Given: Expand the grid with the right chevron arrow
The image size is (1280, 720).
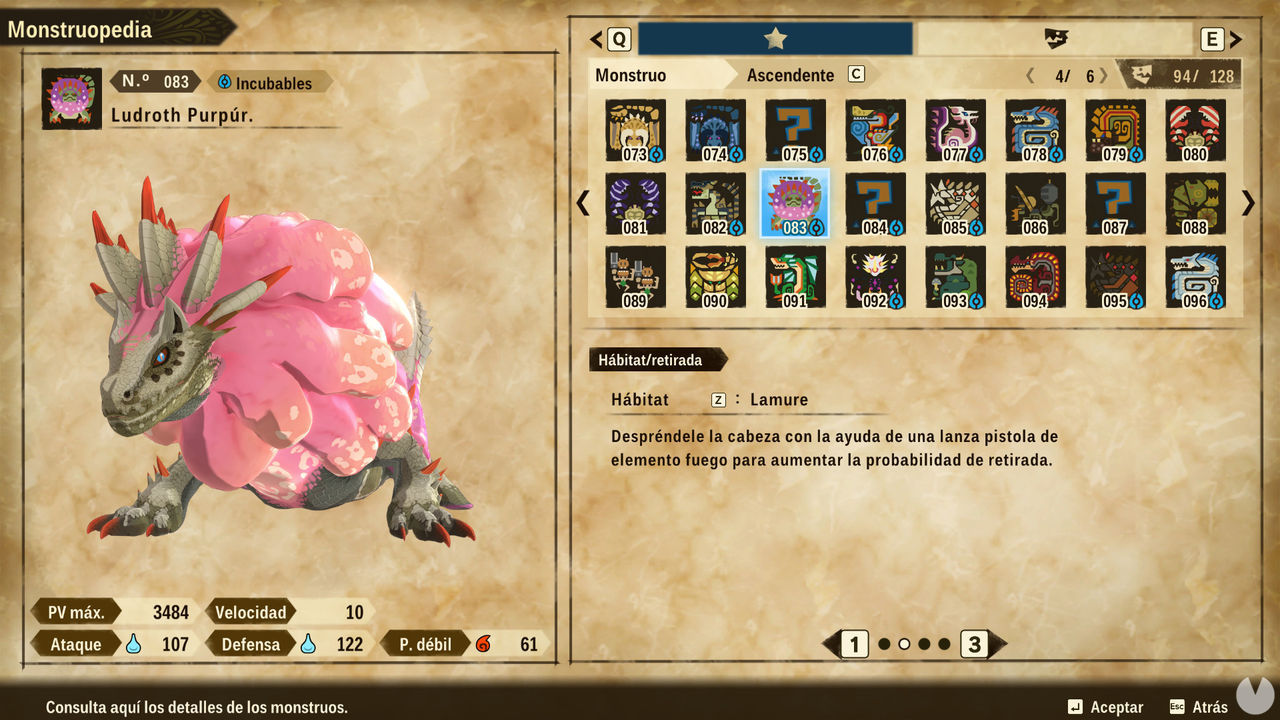Looking at the screenshot, I should (1247, 203).
